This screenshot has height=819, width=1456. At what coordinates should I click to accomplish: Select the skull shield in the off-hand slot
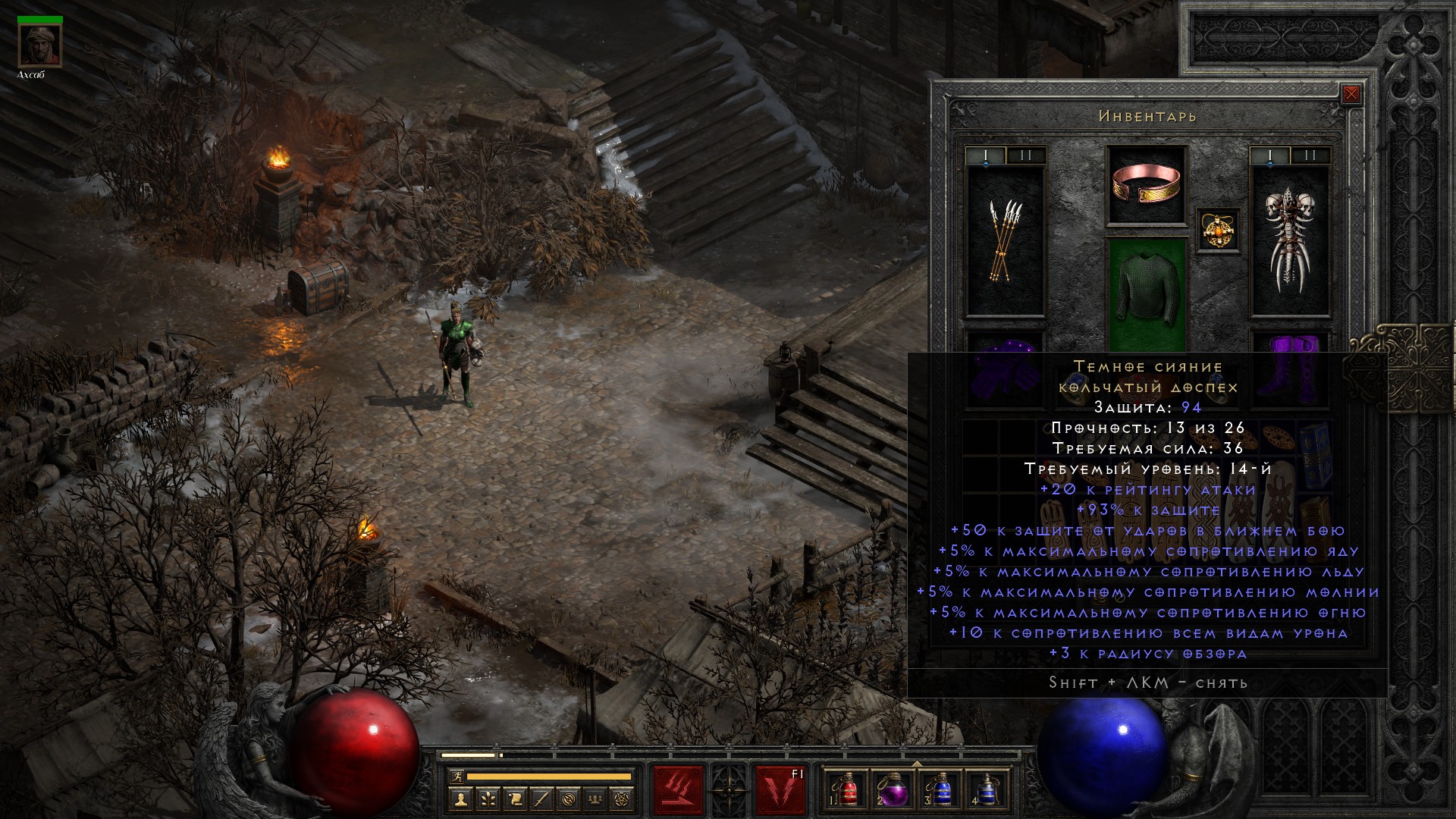[1289, 241]
